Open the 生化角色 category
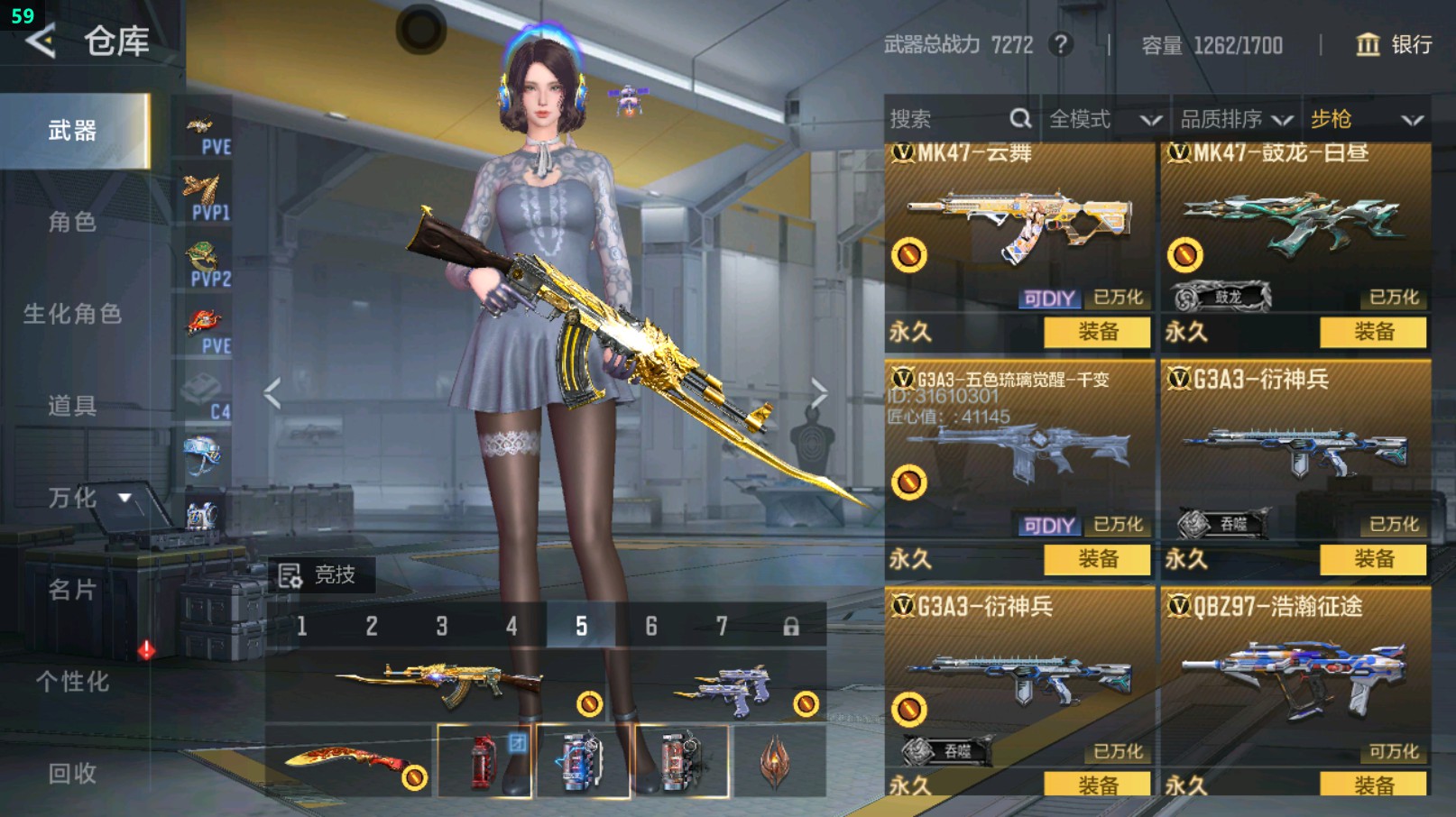 (x=72, y=314)
